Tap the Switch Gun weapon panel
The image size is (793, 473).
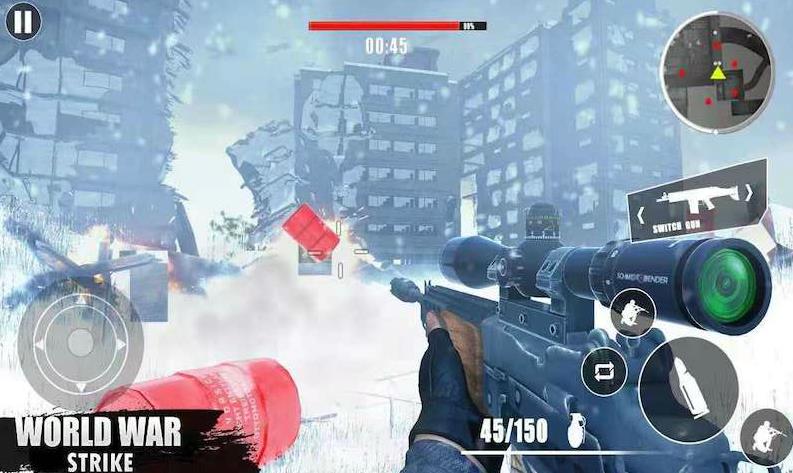pyautogui.click(x=696, y=205)
